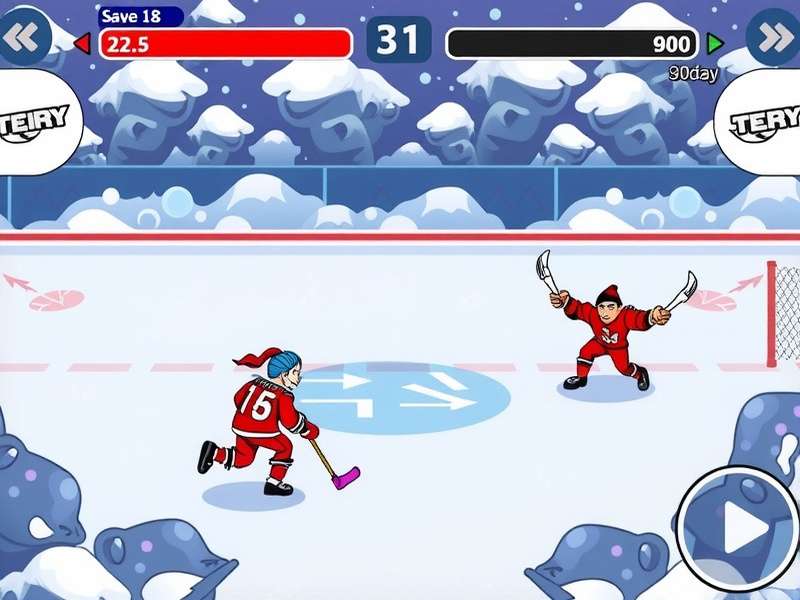The height and width of the screenshot is (600, 800).
Task: Tap the round play button
Action: [x=738, y=525]
